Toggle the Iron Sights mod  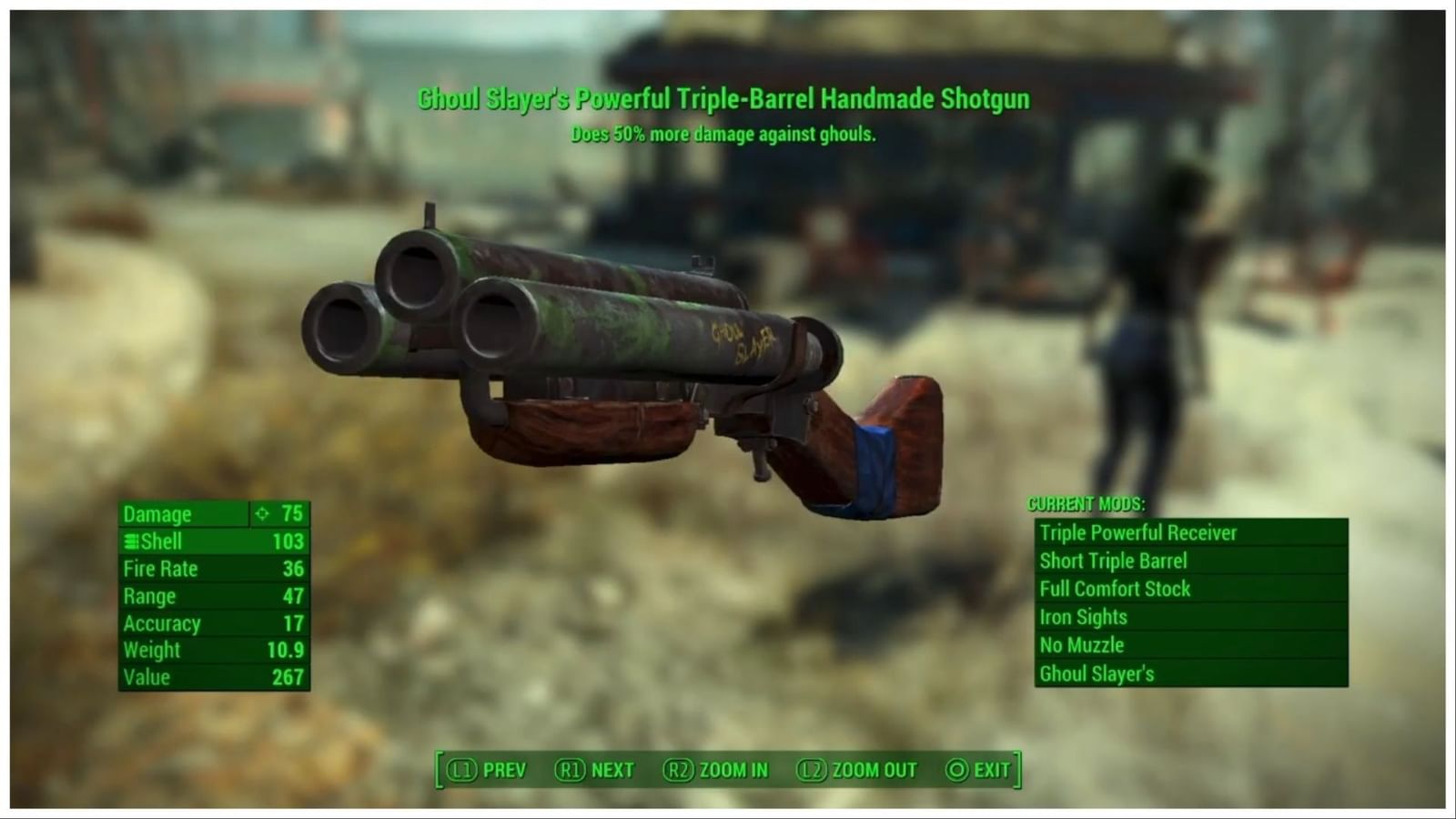(1083, 617)
